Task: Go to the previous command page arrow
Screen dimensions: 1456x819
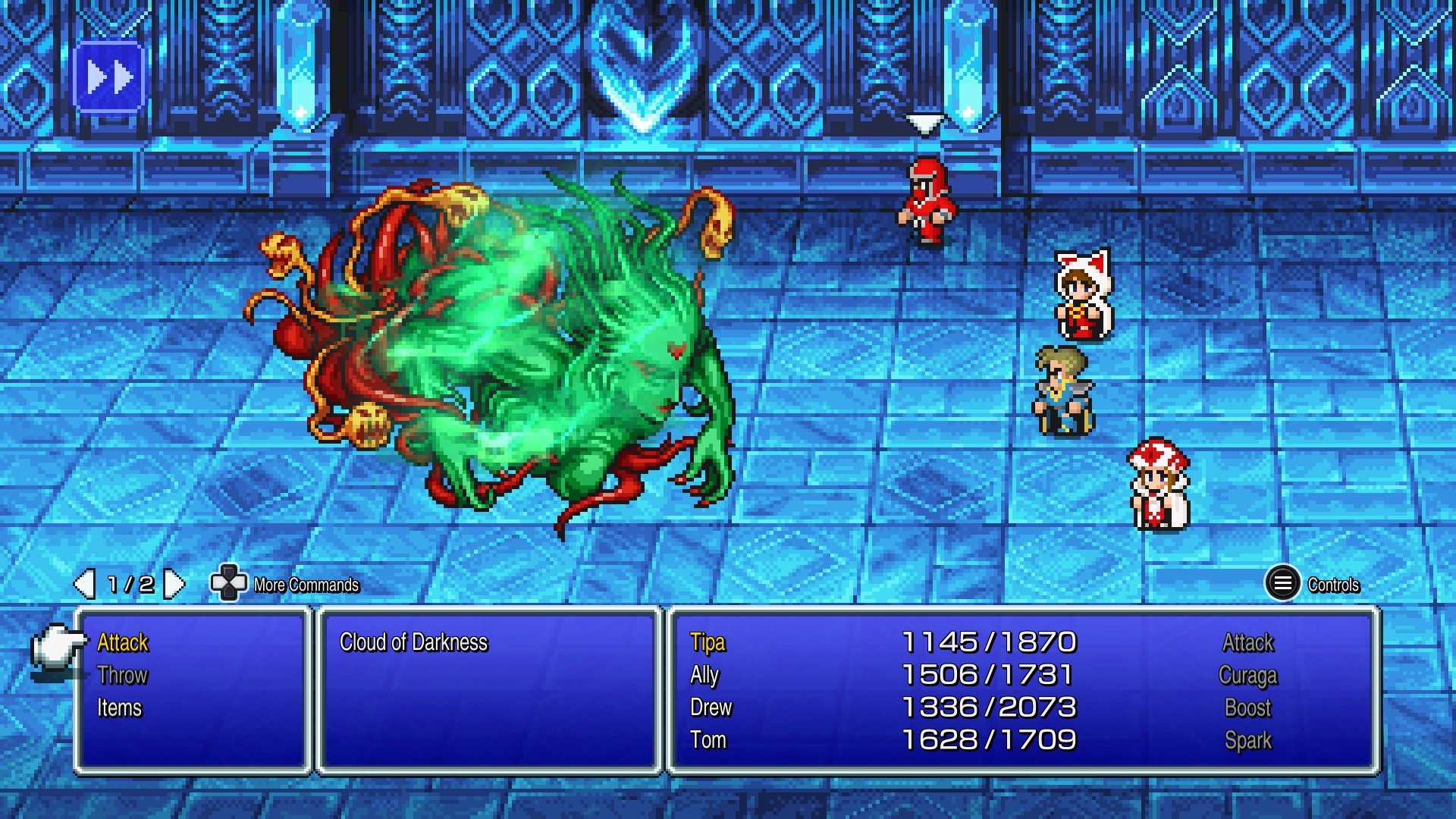Action: click(x=84, y=584)
